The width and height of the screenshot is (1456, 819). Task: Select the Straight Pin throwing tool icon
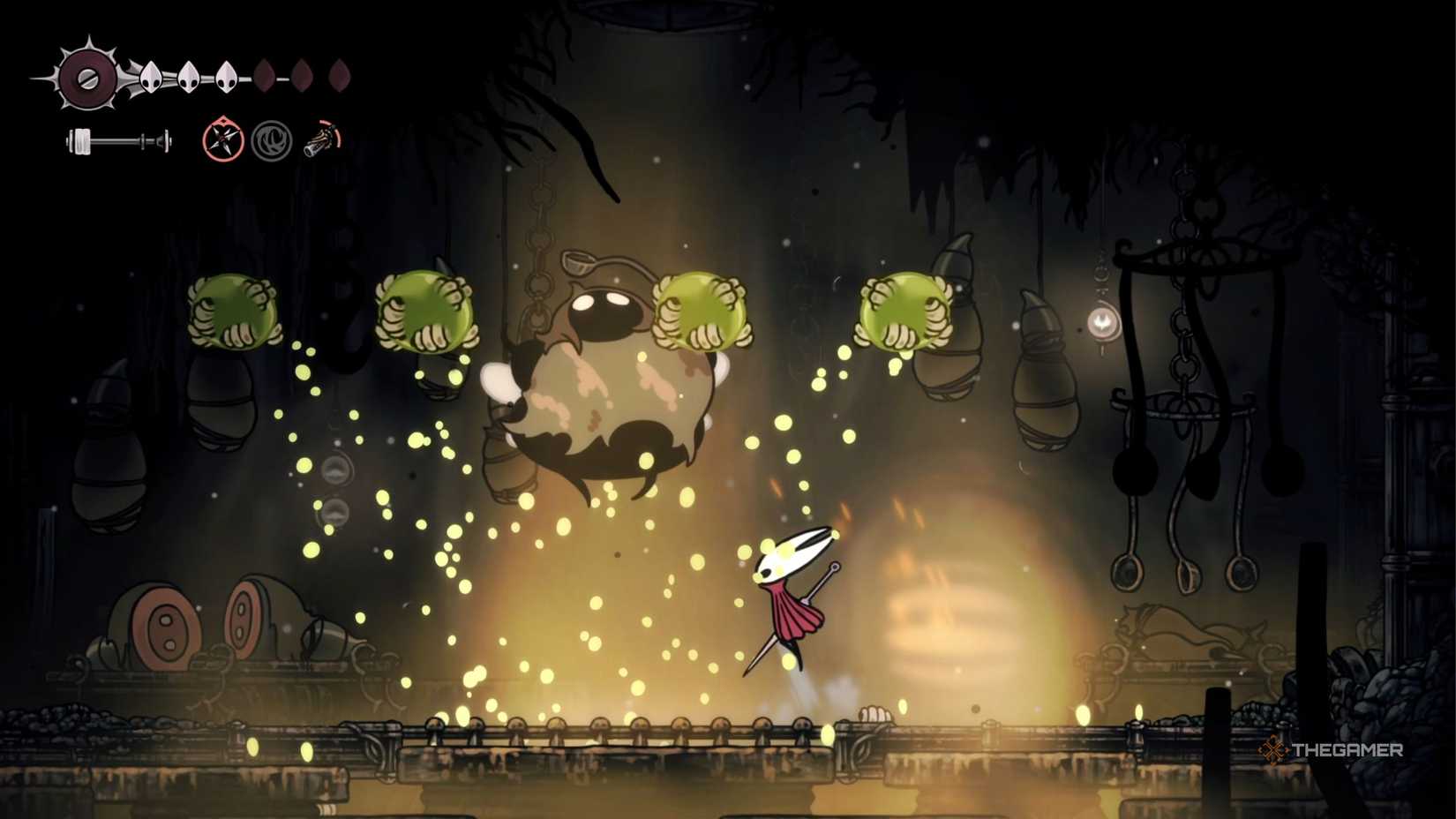[222, 139]
